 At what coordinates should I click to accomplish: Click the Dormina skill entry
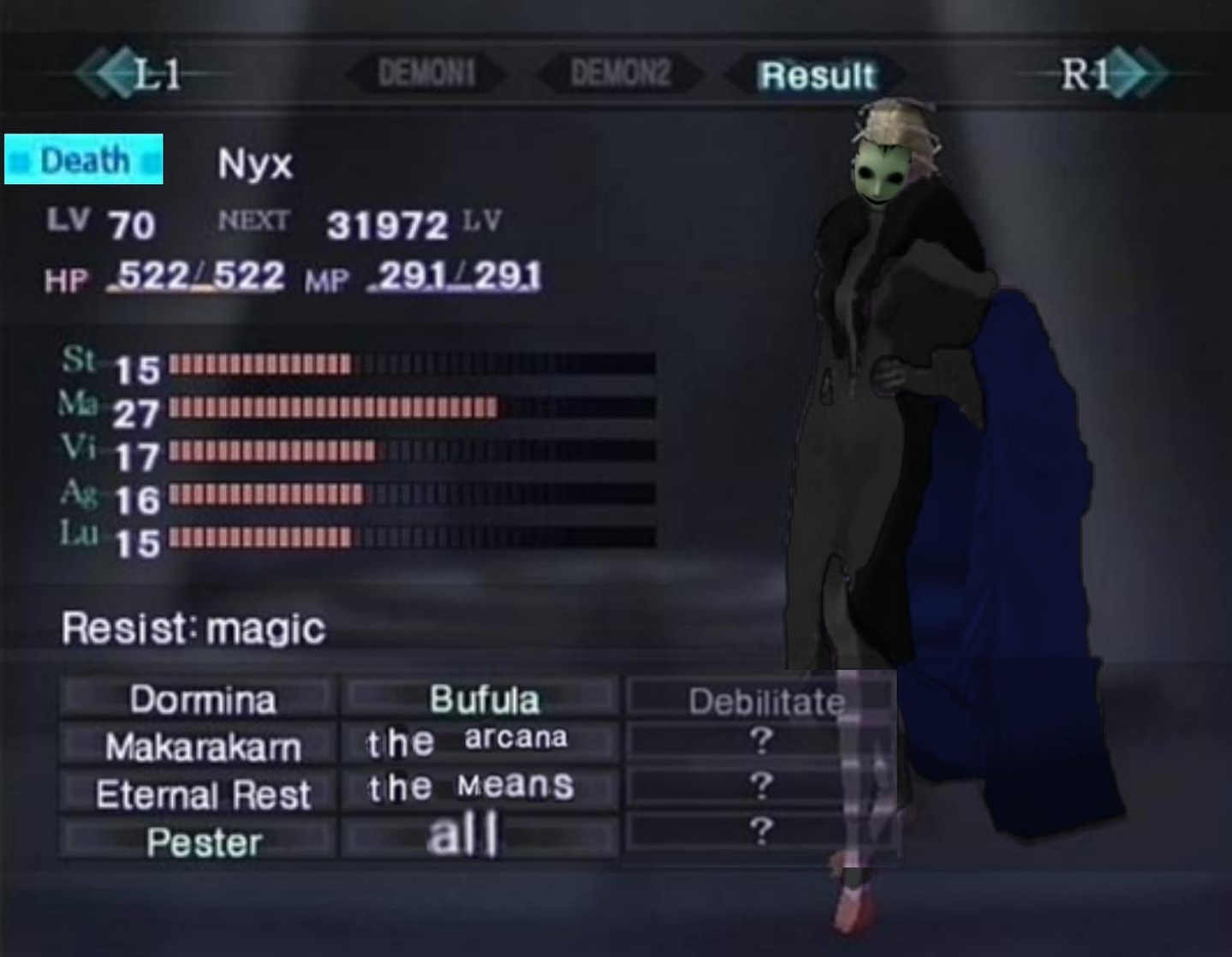pos(201,699)
